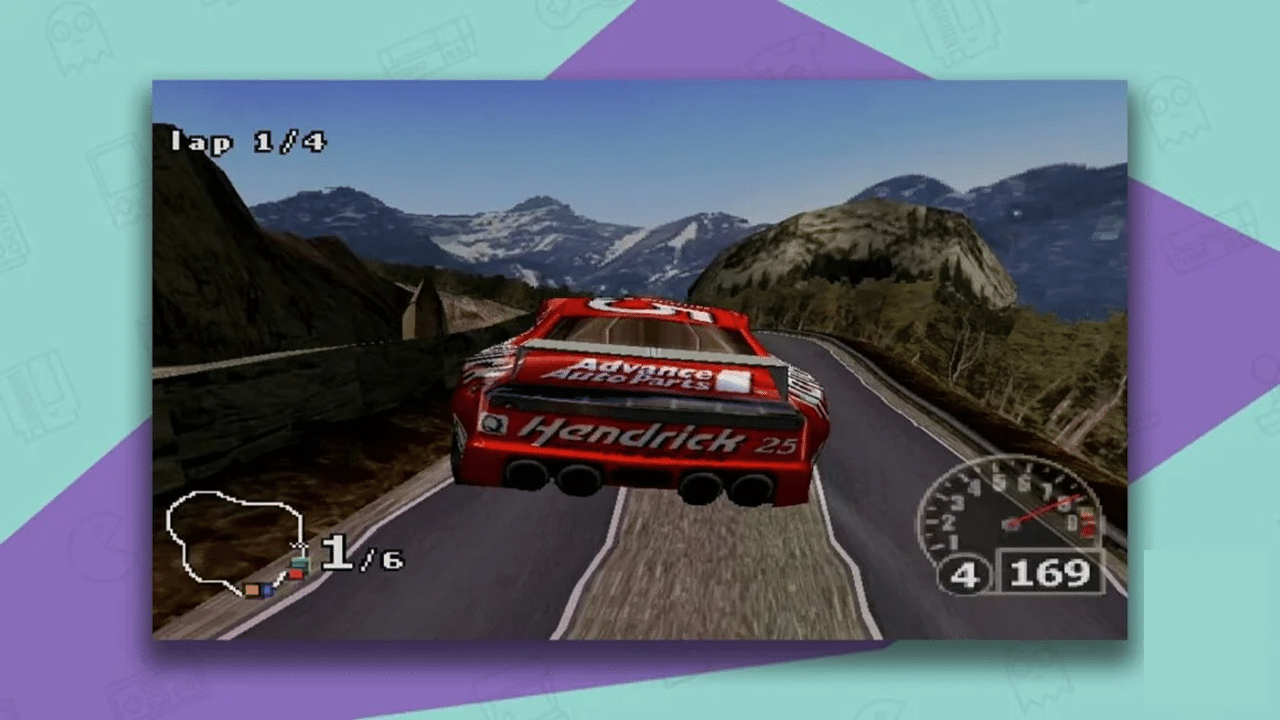
Task: Click the green car marker on the minimap
Action: [x=300, y=563]
